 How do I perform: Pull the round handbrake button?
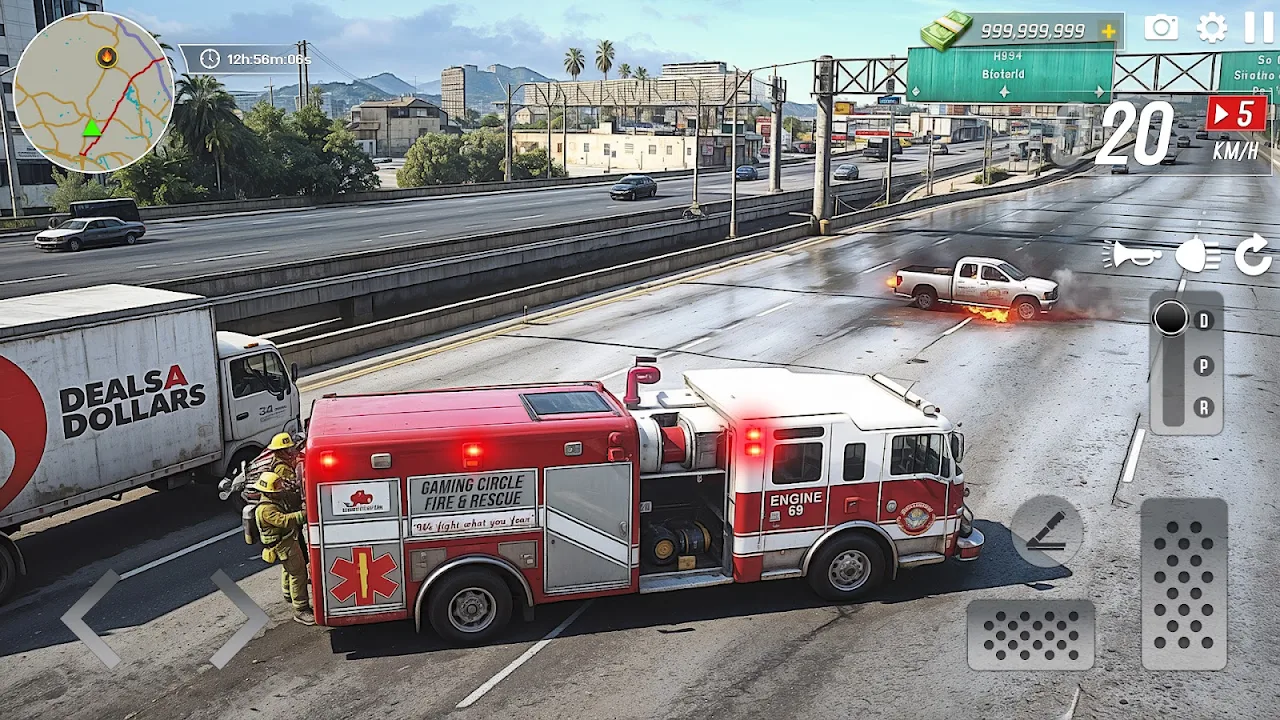pyautogui.click(x=1047, y=532)
